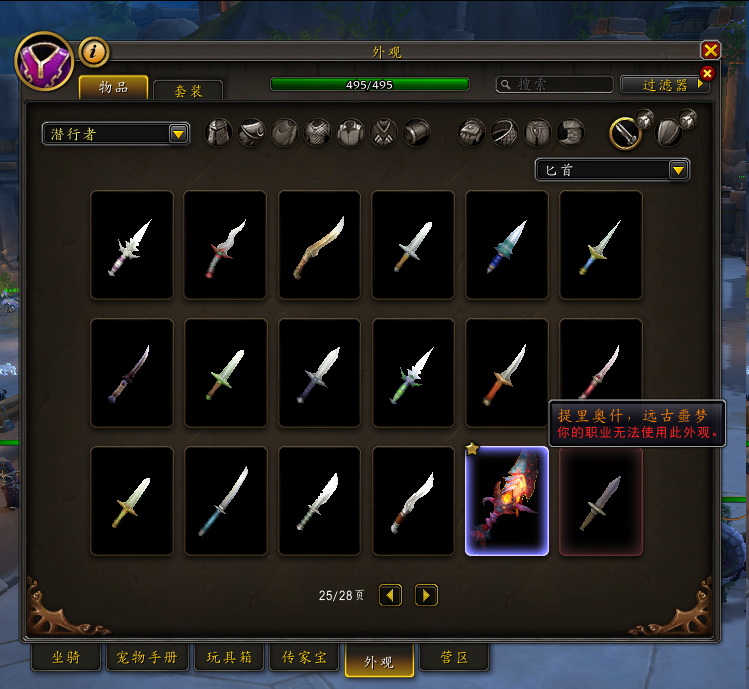Open the 营区 campsite tab
This screenshot has height=689, width=749.
coord(453,658)
